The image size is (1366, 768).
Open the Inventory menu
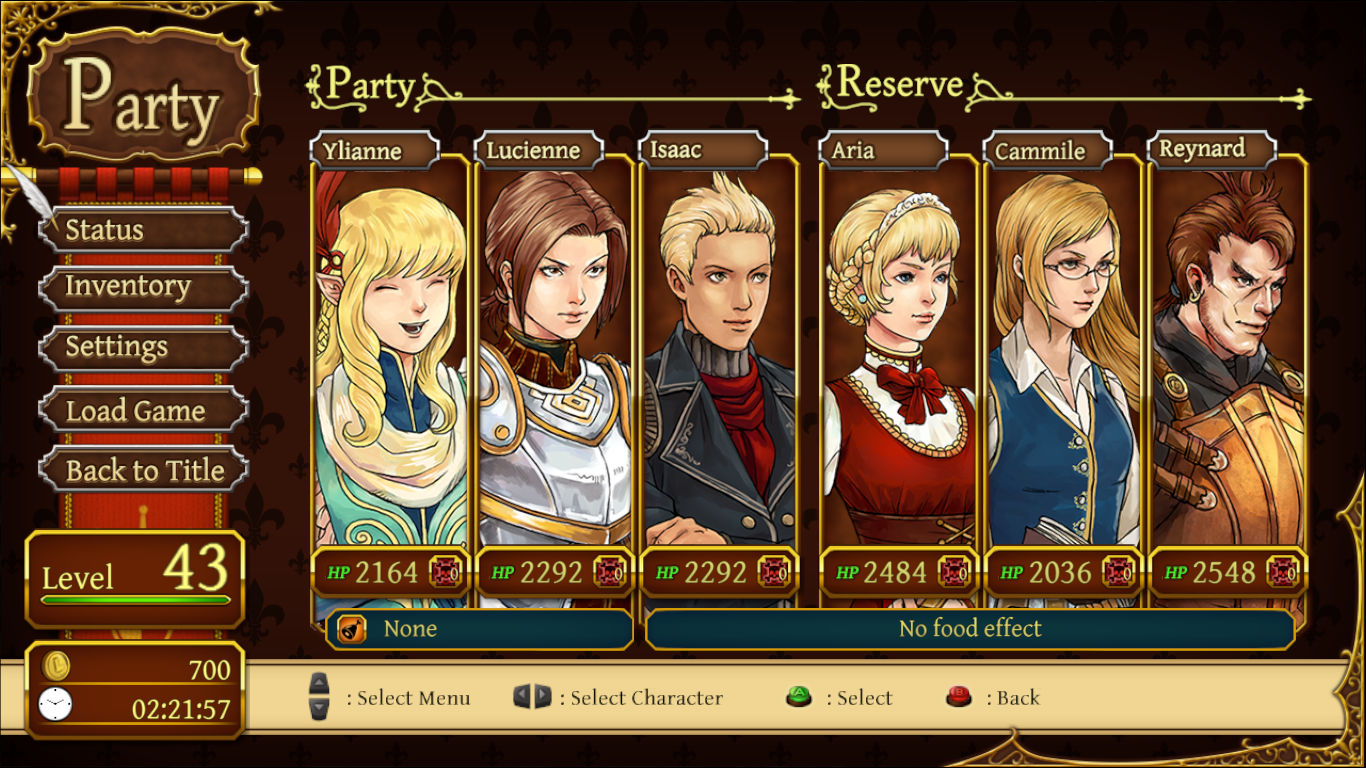[x=143, y=288]
